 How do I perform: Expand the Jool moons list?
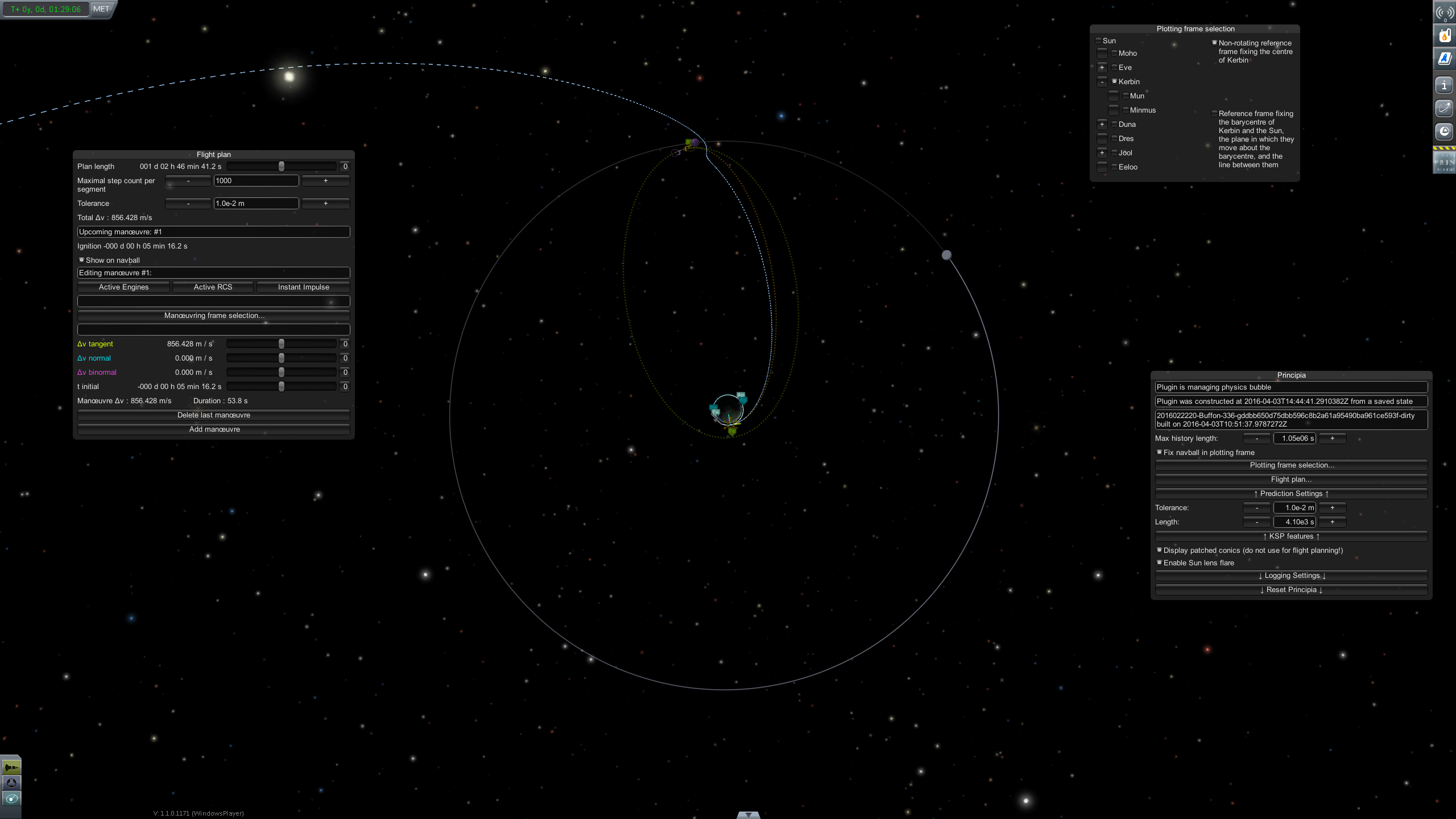(x=1102, y=152)
